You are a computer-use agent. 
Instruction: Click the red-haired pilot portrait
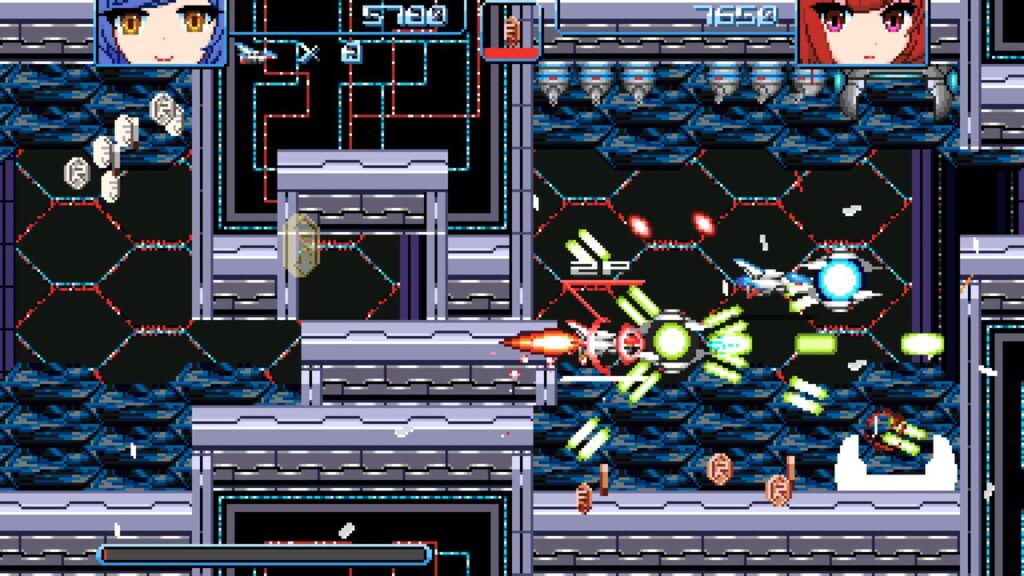862,32
